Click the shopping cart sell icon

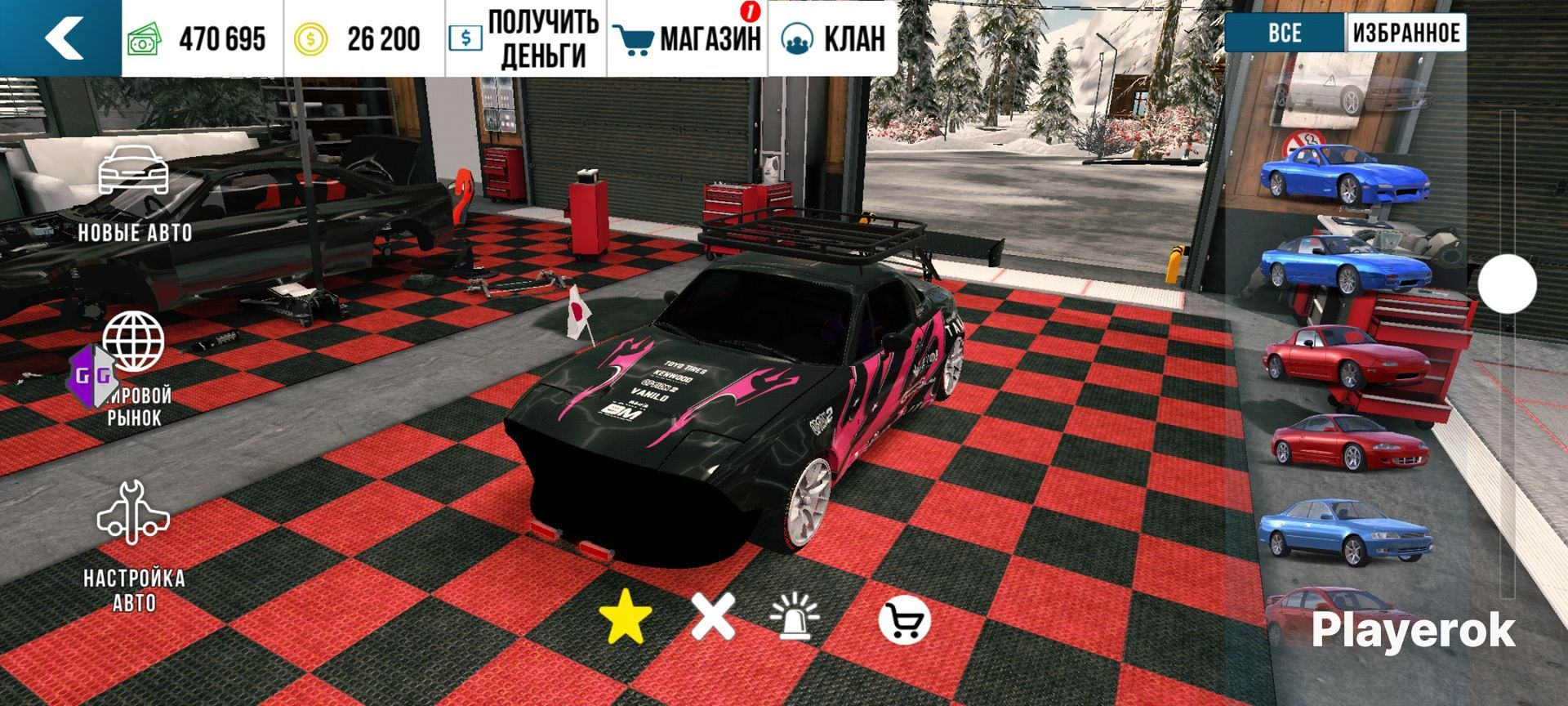point(904,621)
